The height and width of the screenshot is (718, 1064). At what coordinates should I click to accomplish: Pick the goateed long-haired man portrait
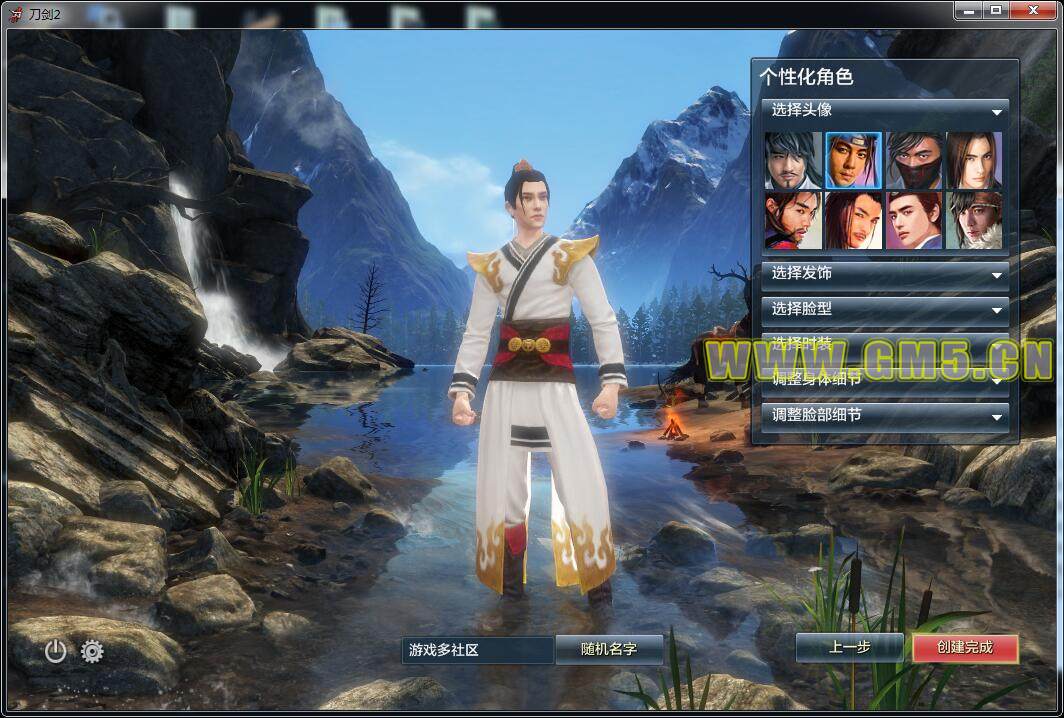pyautogui.click(x=794, y=160)
